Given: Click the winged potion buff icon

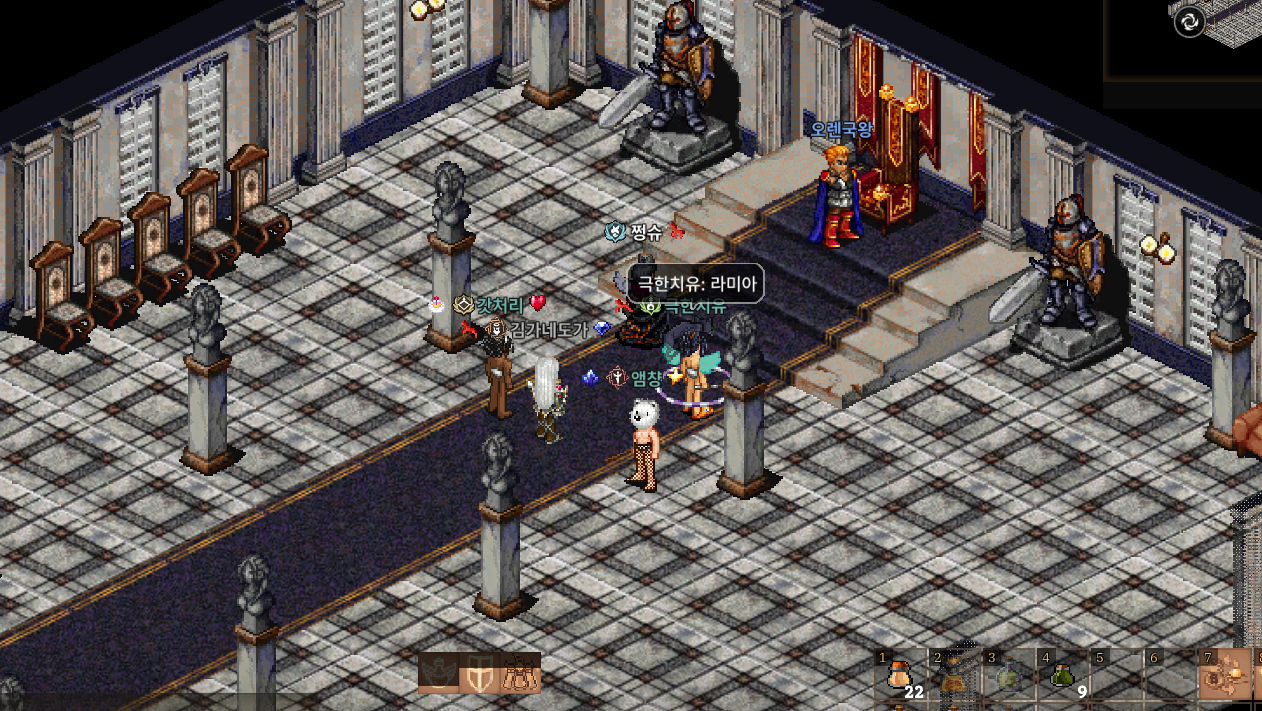Looking at the screenshot, I should point(438,674).
